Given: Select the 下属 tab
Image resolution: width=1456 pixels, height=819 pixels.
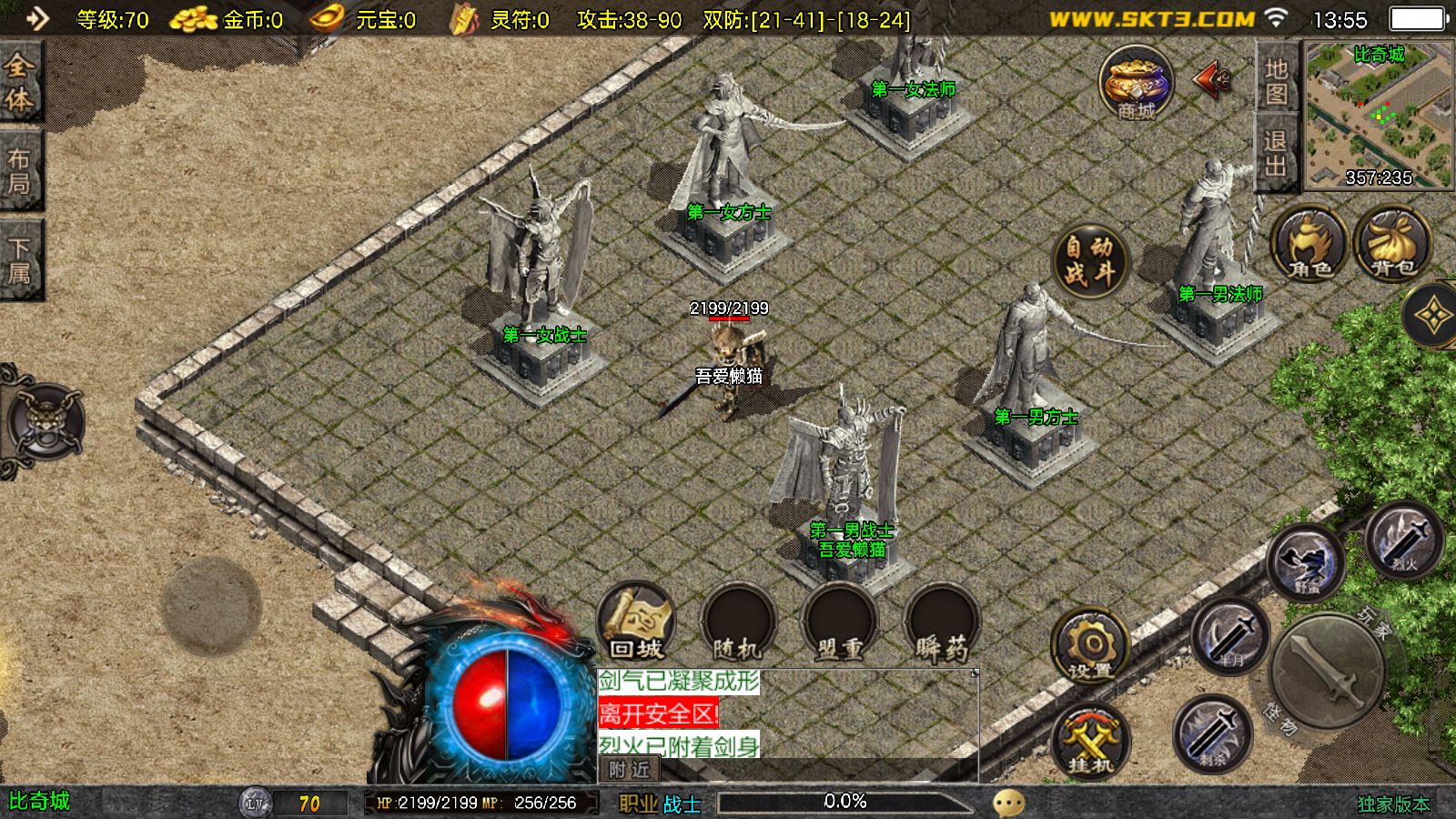Looking at the screenshot, I should pos(19,259).
